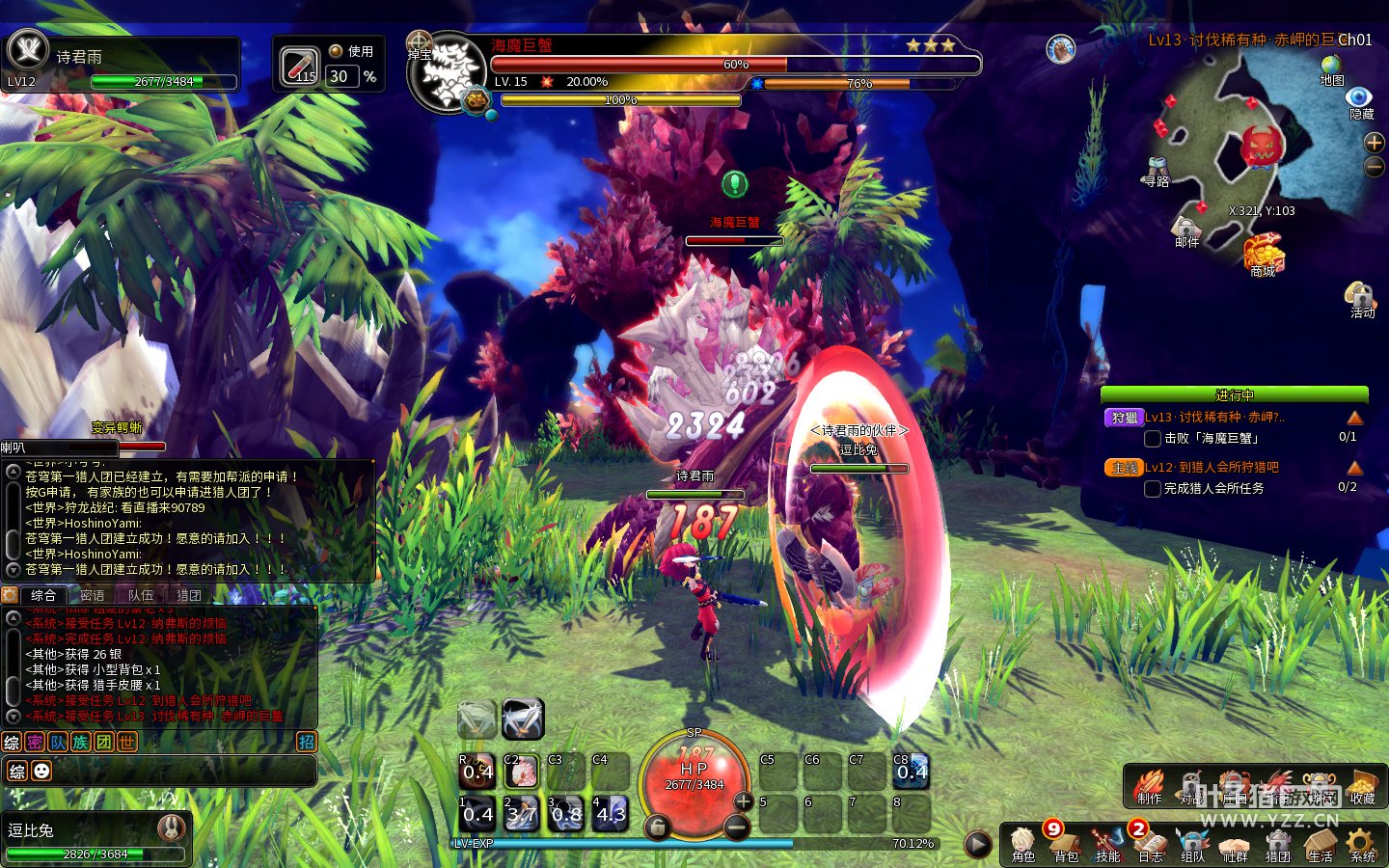The height and width of the screenshot is (868, 1389).
Task: Open the 背包 backpack inventory
Action: point(1065,843)
